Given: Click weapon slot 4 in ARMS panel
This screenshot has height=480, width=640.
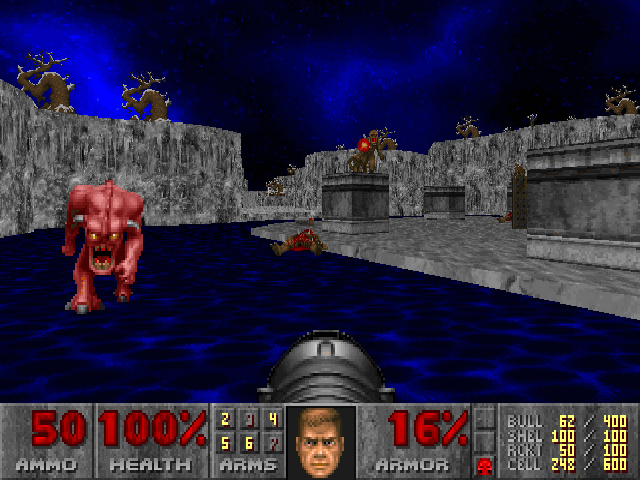Looking at the screenshot, I should tap(273, 420).
